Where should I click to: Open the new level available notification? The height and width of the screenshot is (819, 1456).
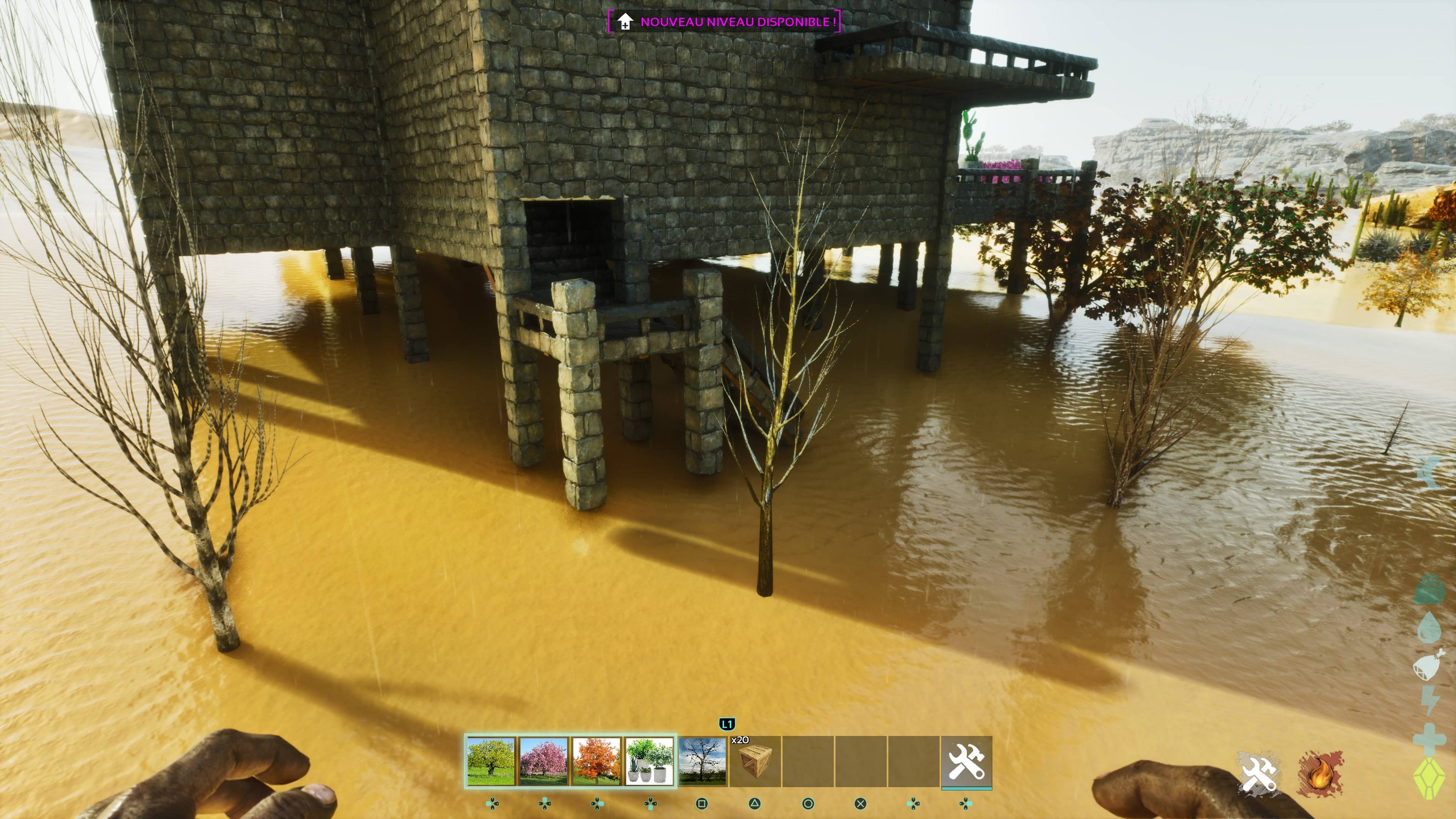click(724, 22)
